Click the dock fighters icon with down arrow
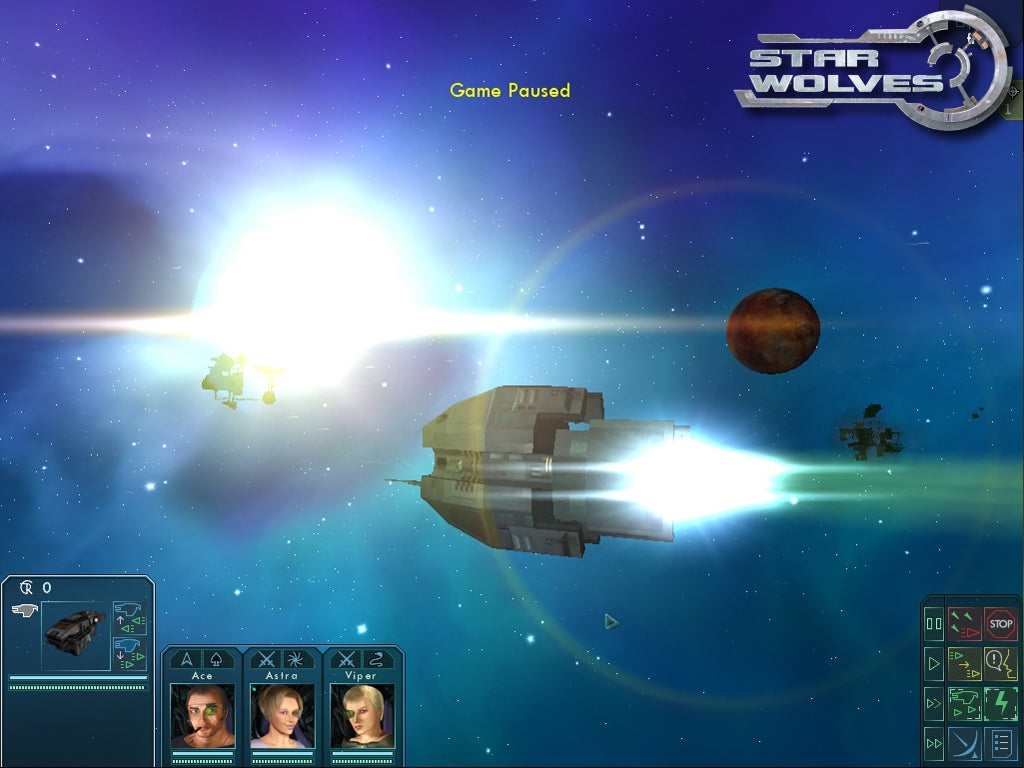The width and height of the screenshot is (1024, 768). [x=130, y=653]
